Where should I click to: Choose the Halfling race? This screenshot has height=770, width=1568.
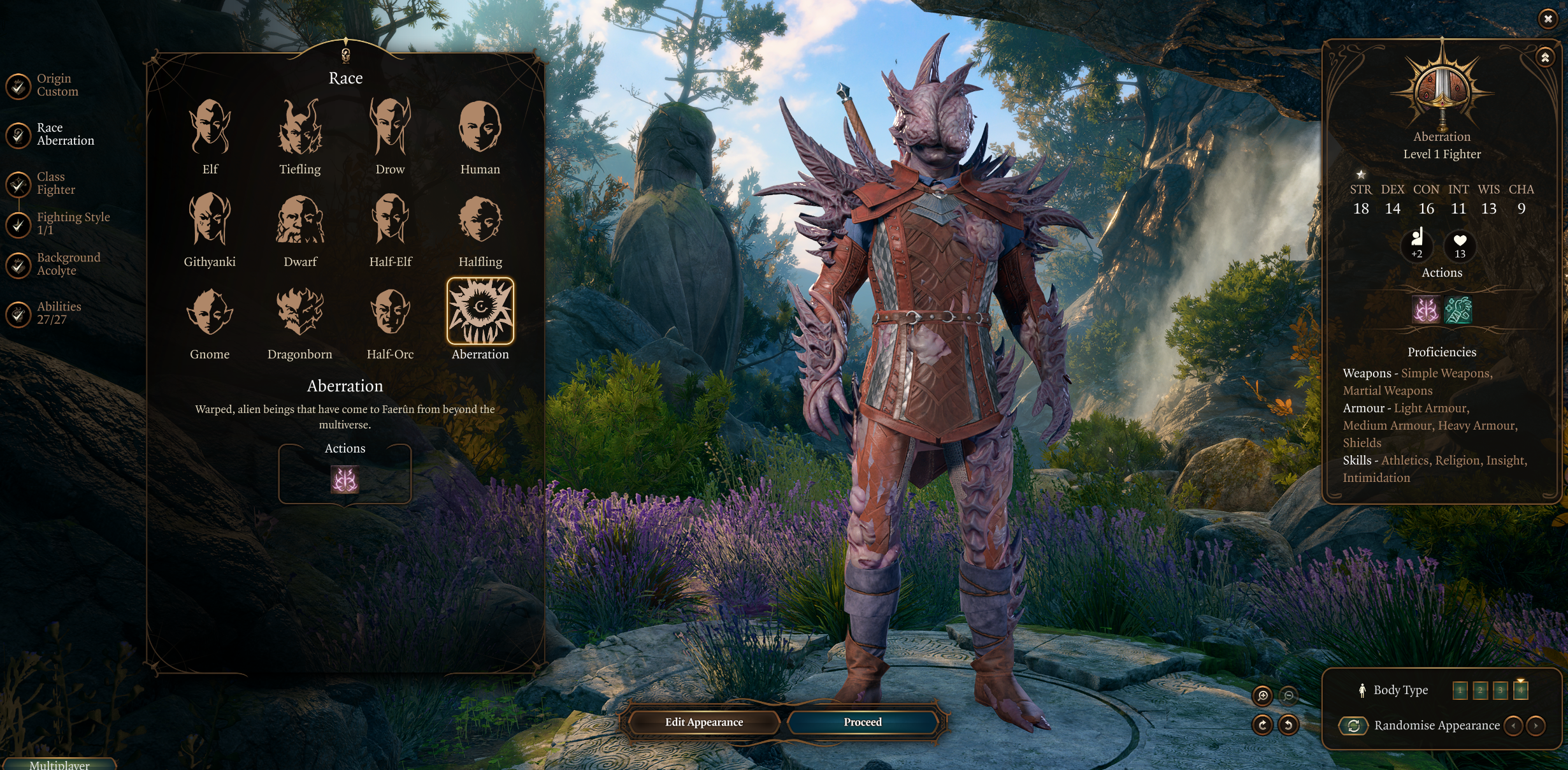480,220
